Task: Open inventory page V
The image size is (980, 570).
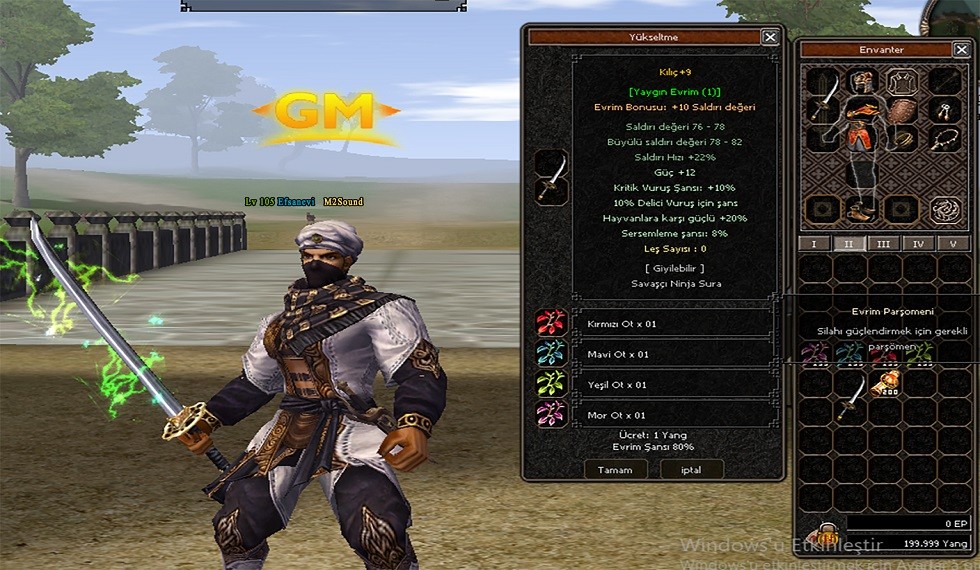Action: point(951,243)
